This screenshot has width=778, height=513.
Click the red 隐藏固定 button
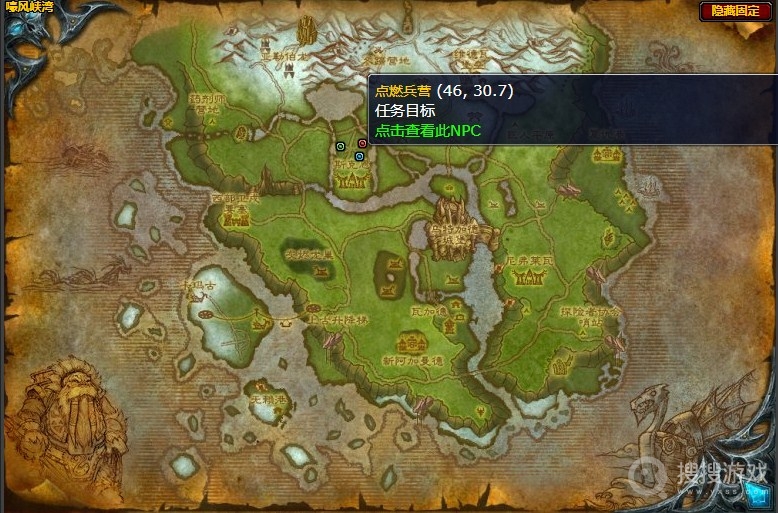(737, 11)
